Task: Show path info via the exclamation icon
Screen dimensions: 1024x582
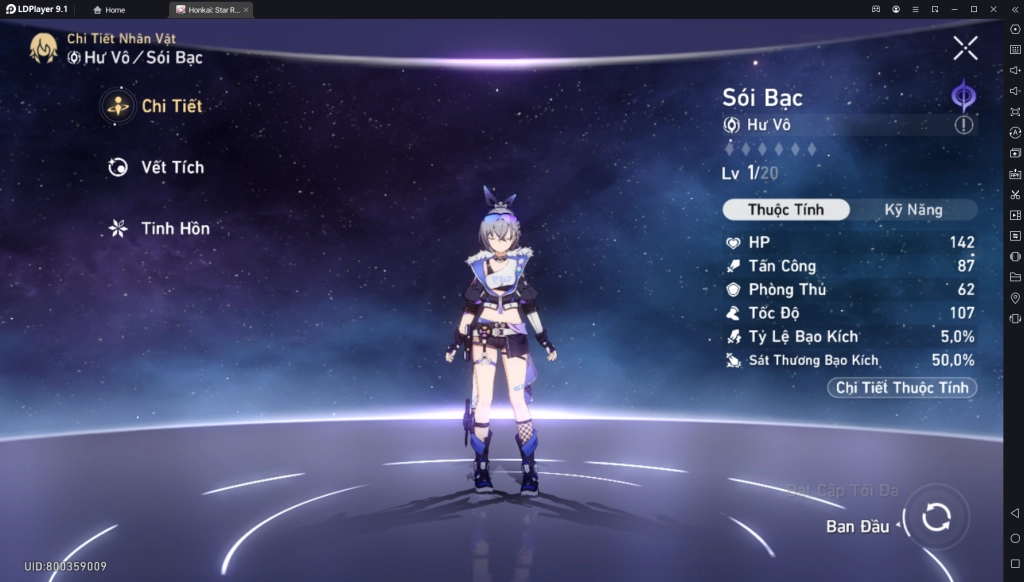Action: [963, 125]
